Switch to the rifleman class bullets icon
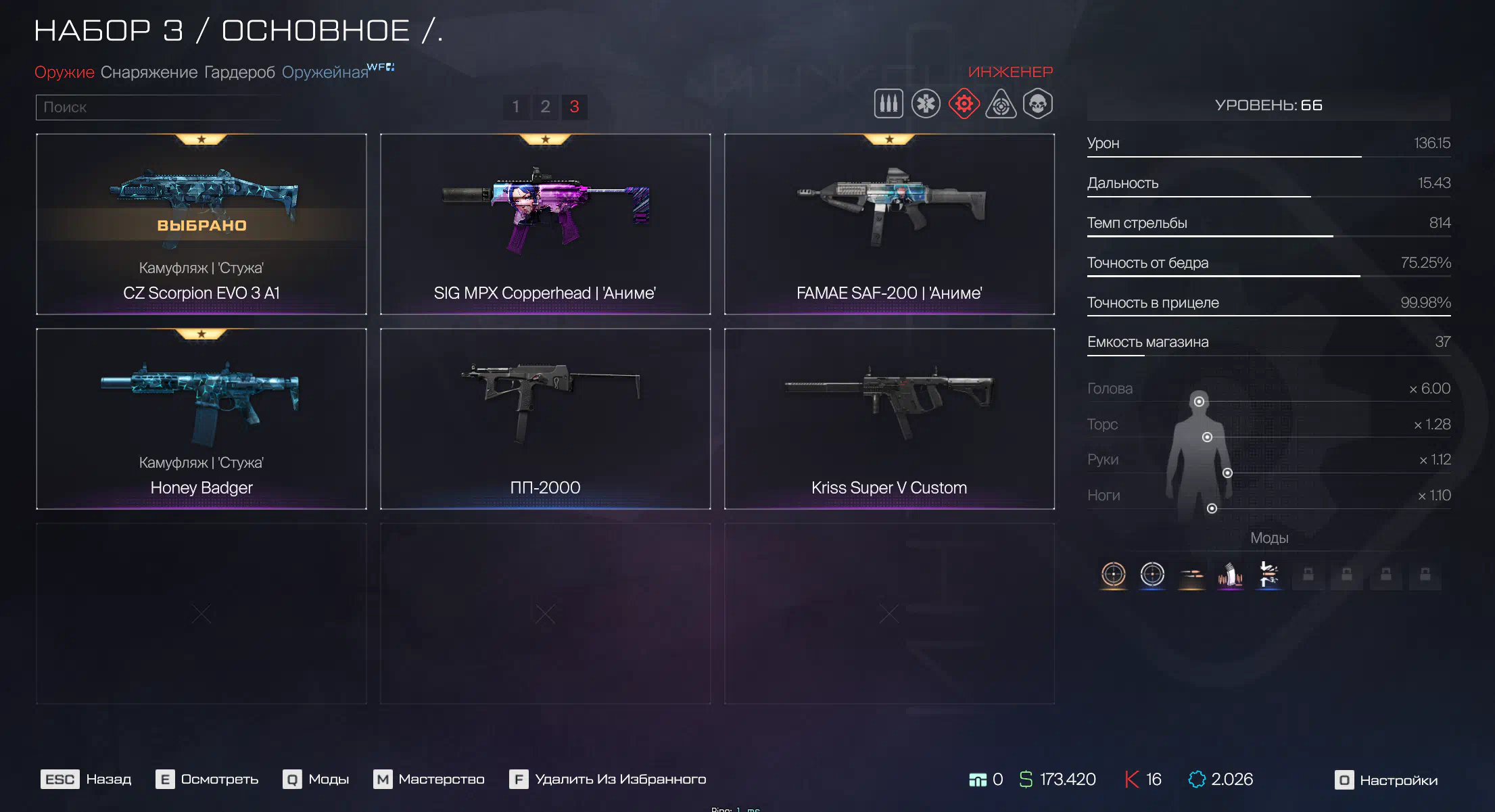The height and width of the screenshot is (812, 1495). point(888,104)
